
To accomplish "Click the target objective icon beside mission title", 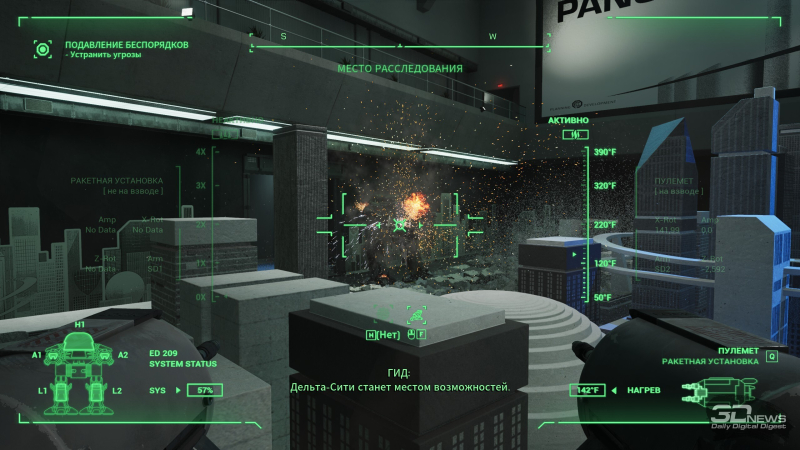I will pyautogui.click(x=42, y=48).
